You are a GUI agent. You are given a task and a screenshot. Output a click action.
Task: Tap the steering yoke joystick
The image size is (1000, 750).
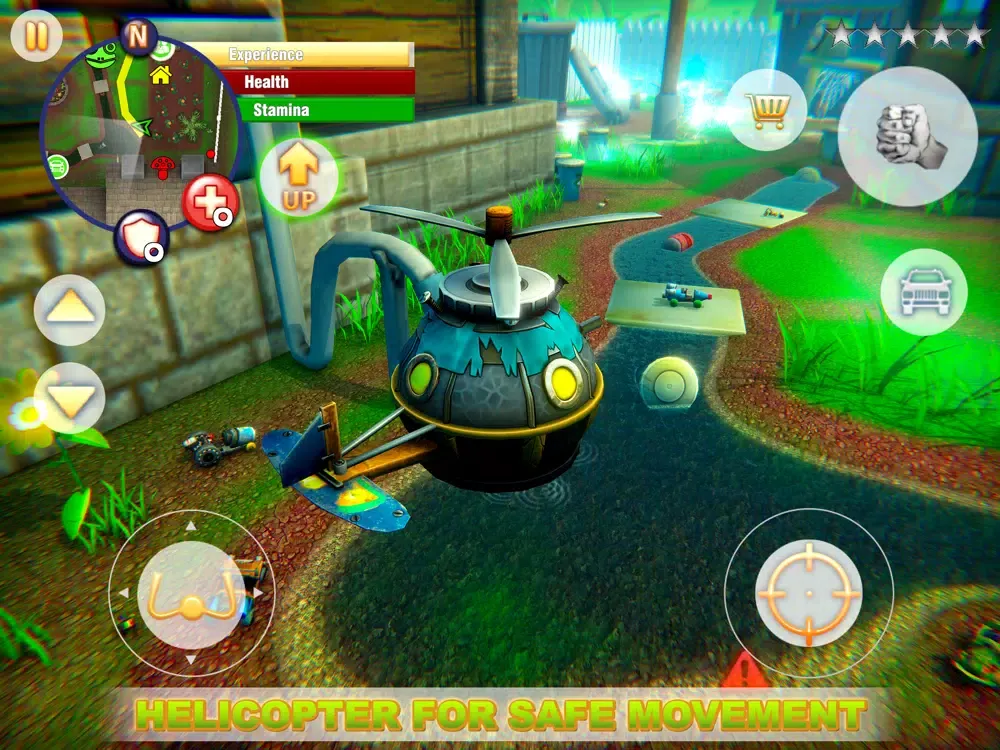click(x=192, y=597)
